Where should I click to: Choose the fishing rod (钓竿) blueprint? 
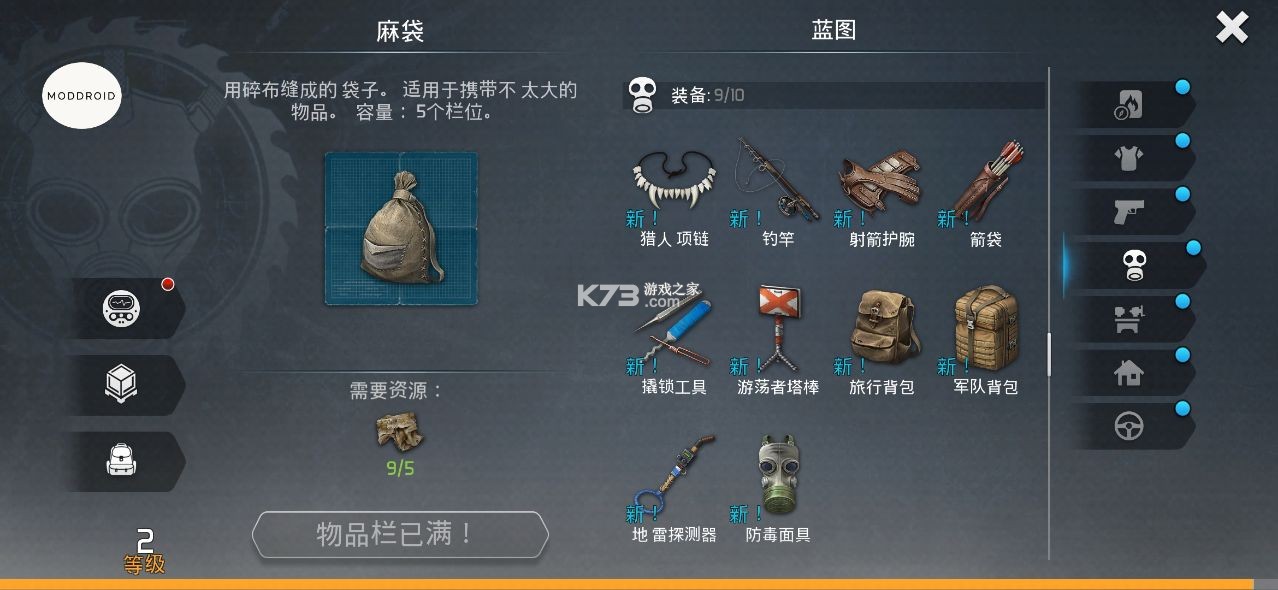(x=776, y=183)
